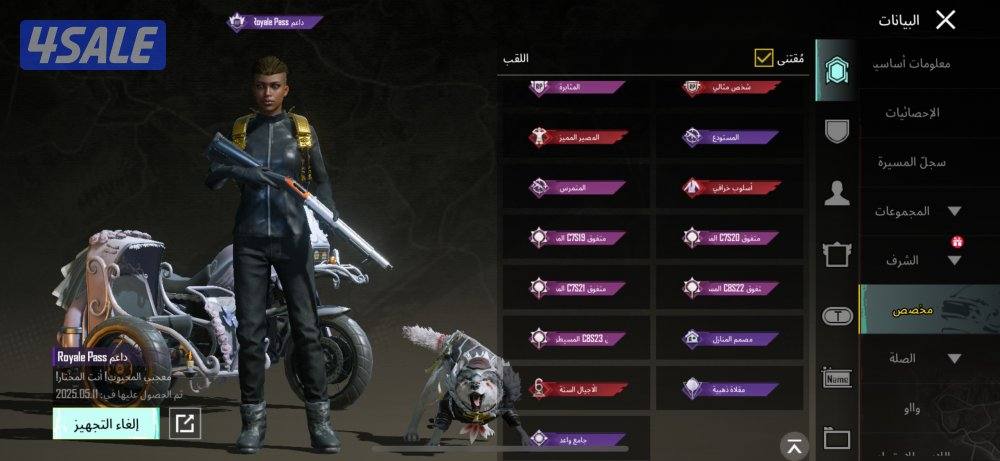Switch to the person silhouette tab

tap(836, 194)
